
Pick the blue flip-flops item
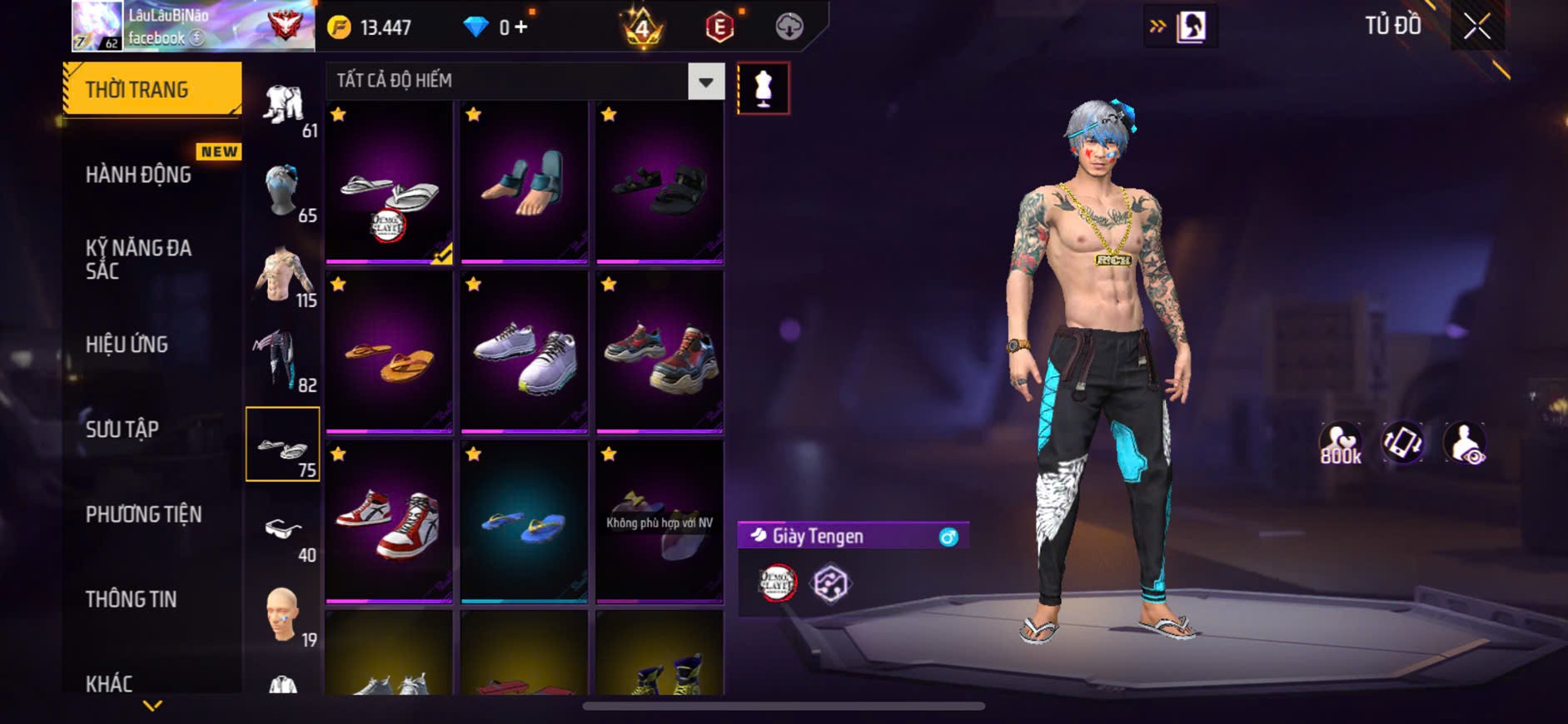524,522
